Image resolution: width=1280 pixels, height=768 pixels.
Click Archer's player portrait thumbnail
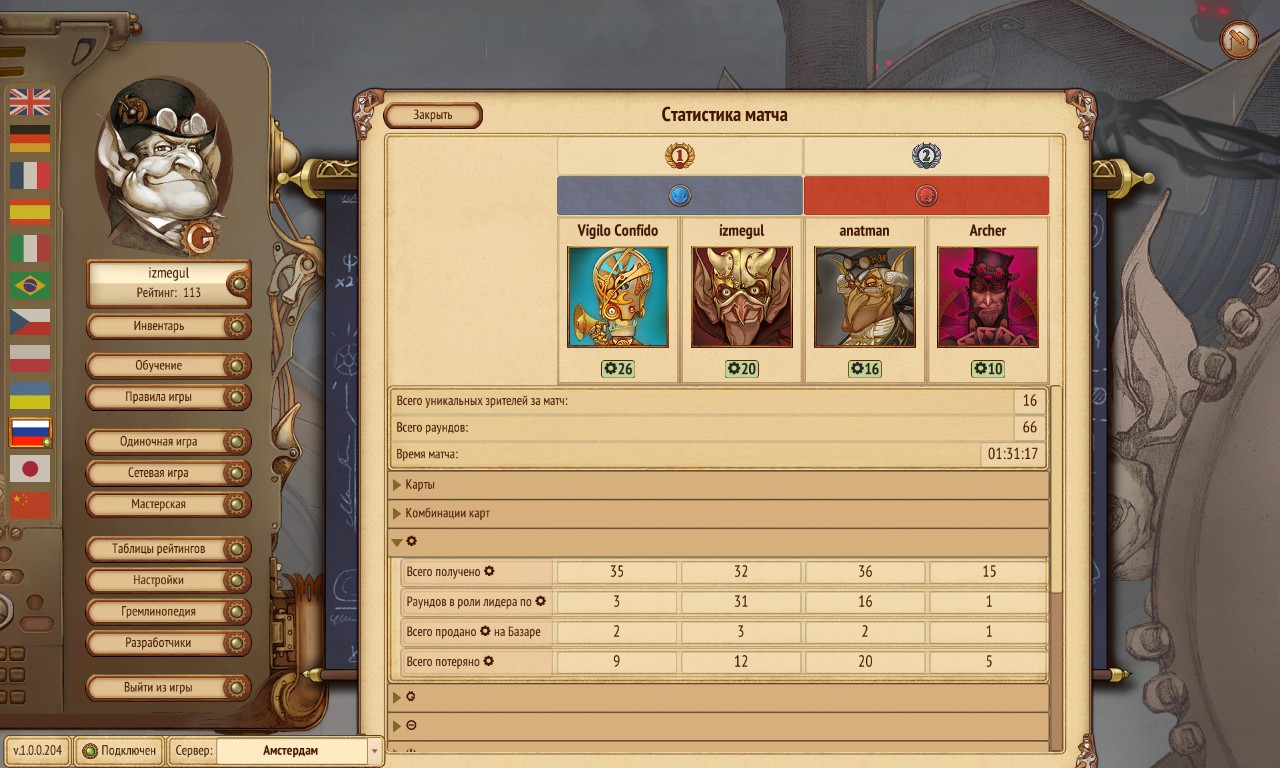988,296
